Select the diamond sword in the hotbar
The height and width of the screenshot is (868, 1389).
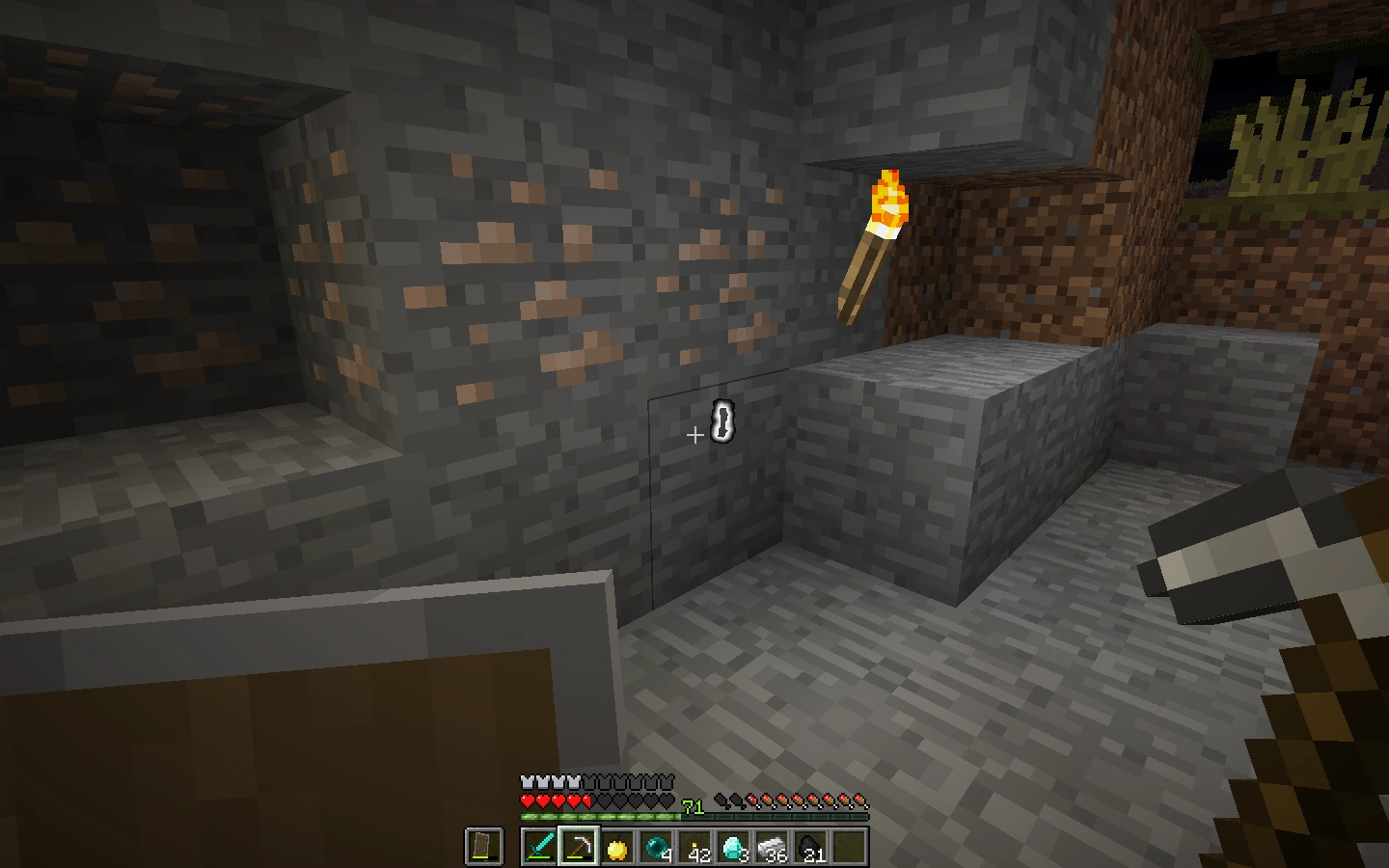click(x=539, y=847)
